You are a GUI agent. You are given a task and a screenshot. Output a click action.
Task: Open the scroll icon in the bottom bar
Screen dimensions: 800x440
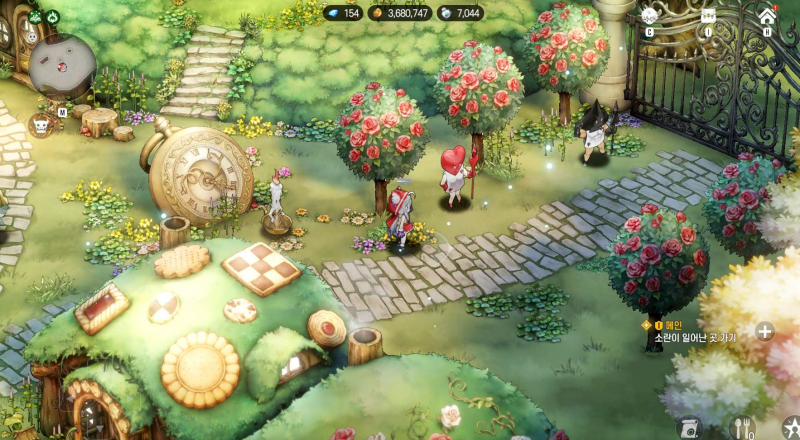[x=688, y=428]
